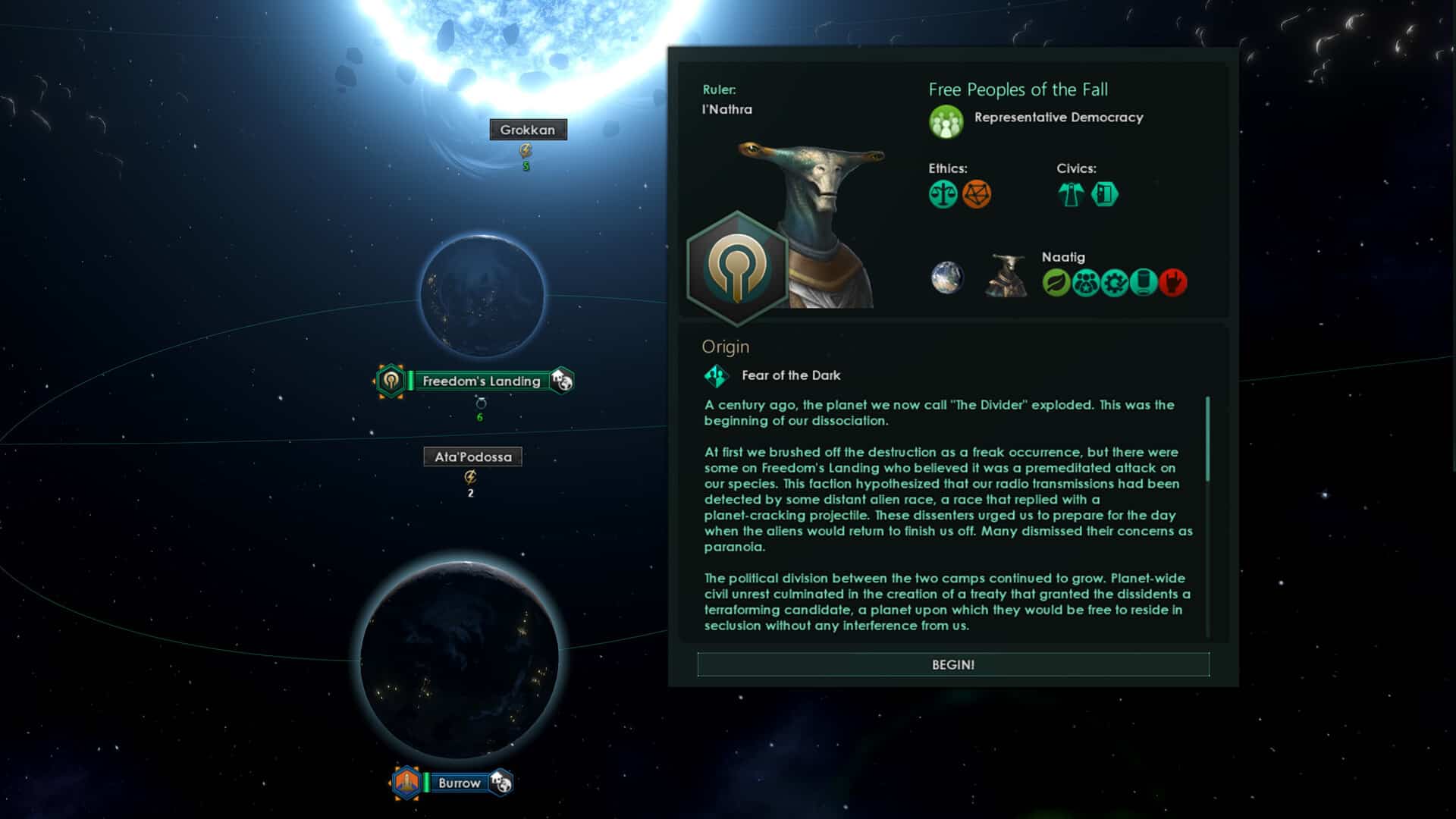1456x819 pixels.
Task: Open the homeworld planet thumbnail
Action: click(946, 278)
